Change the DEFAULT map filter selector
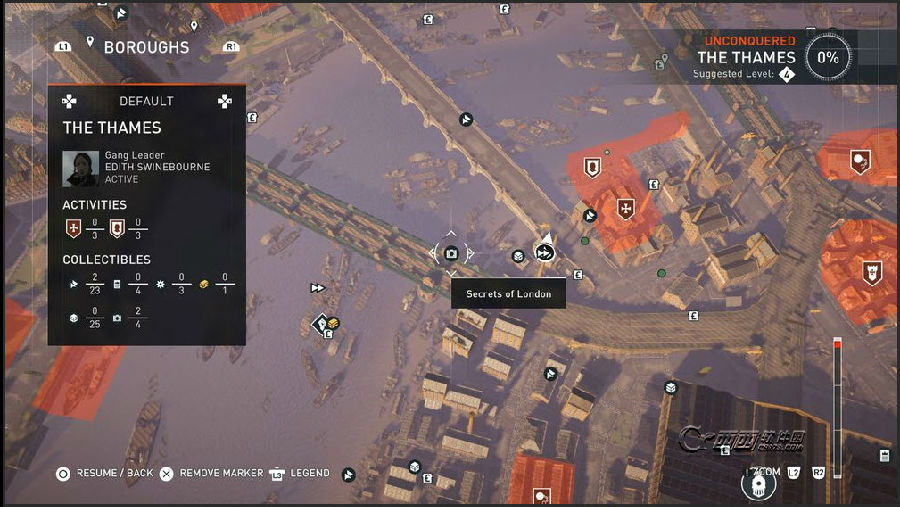Screen dimensions: 900x507 pos(146,101)
